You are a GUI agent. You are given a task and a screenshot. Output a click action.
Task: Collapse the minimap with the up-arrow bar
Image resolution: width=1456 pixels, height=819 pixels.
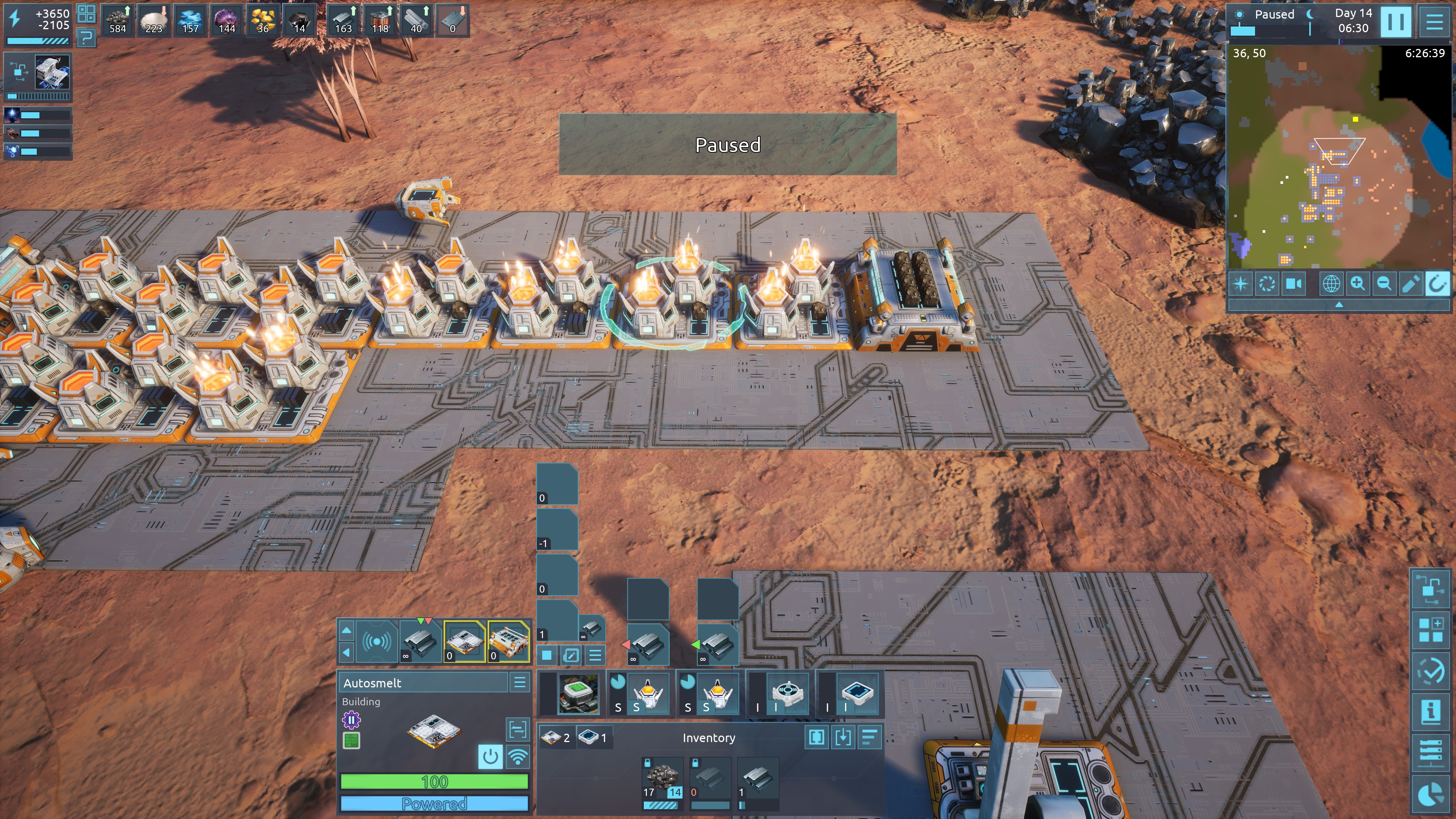point(1338,304)
